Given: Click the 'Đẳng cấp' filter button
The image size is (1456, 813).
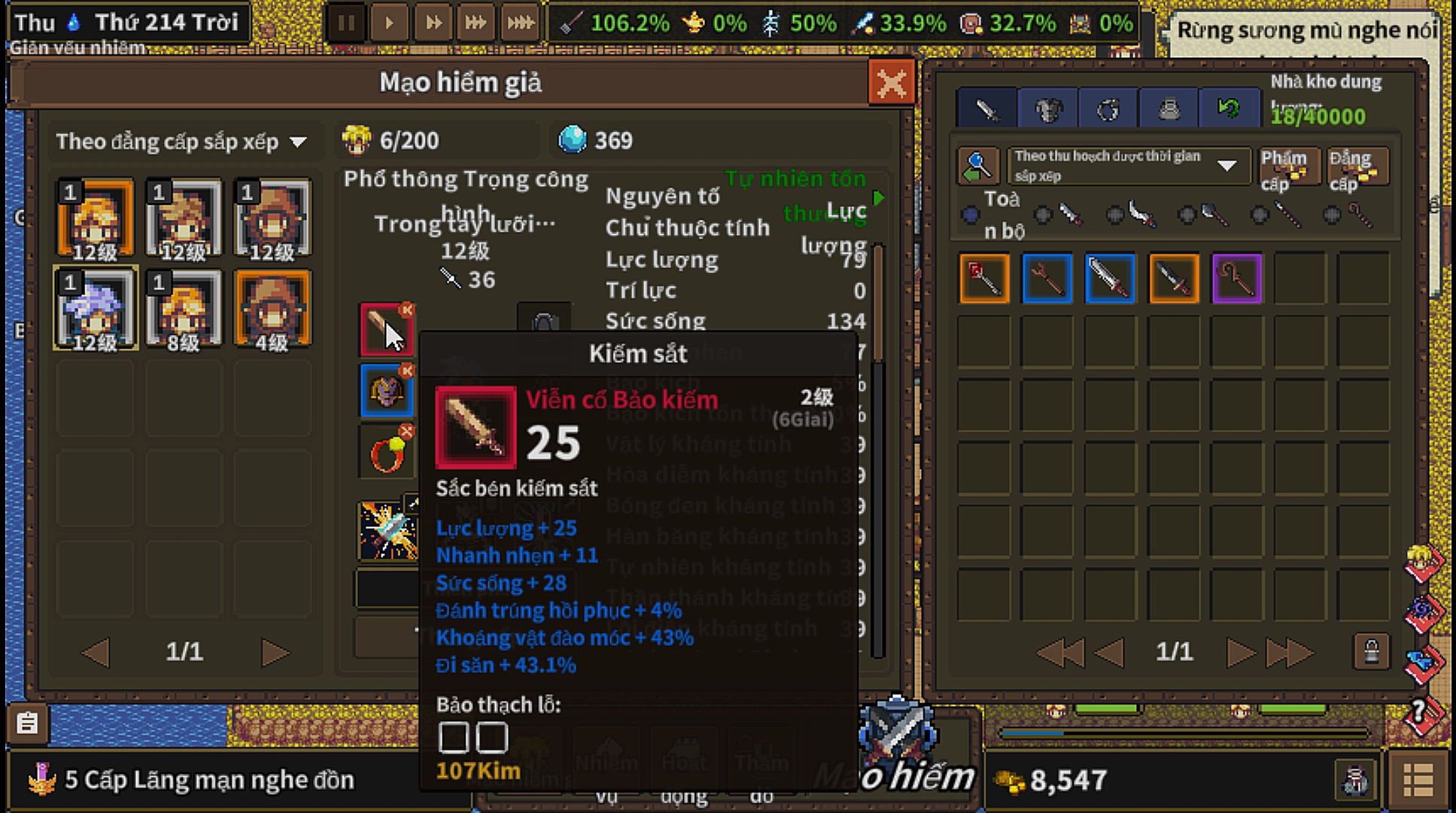Looking at the screenshot, I should [1356, 167].
